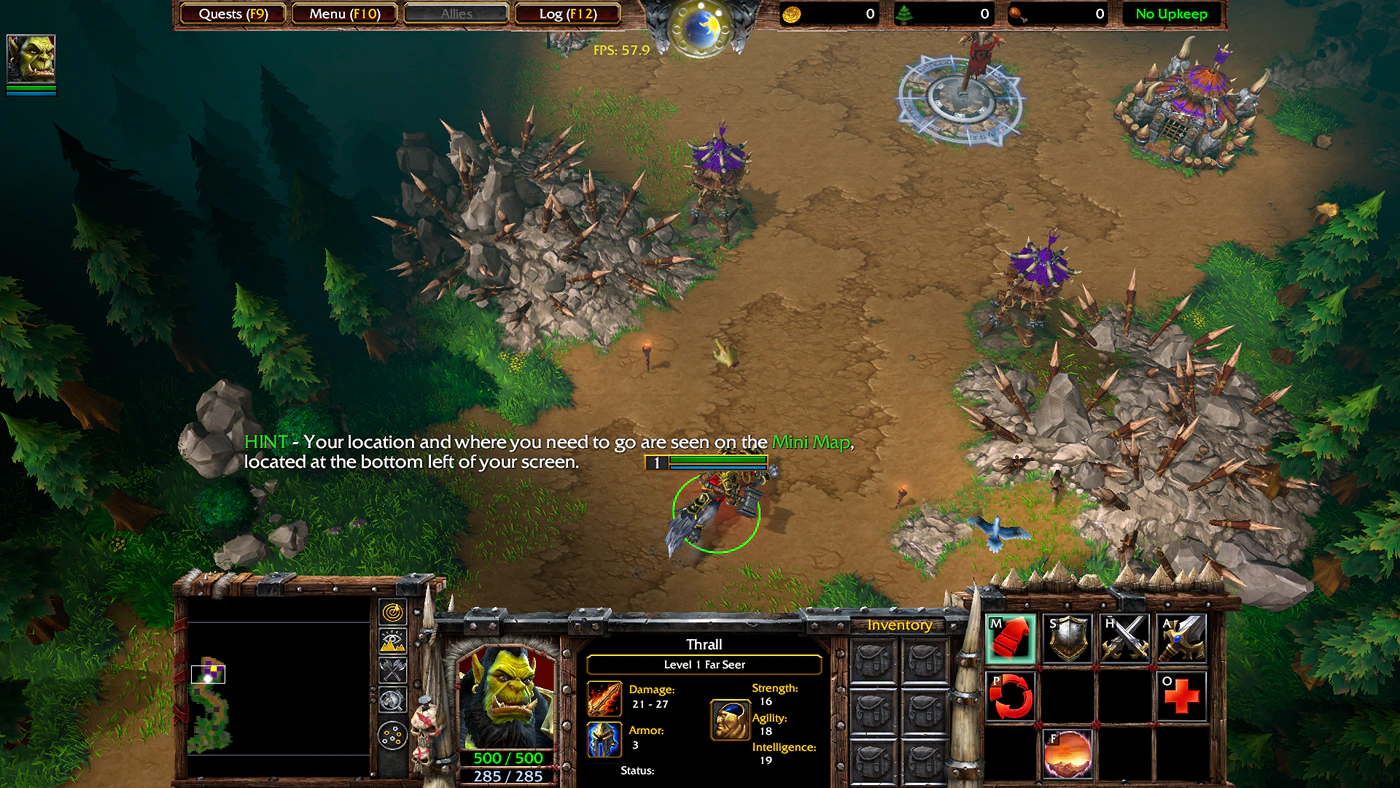Open the Quests panel
This screenshot has width=1400, height=788.
click(233, 14)
